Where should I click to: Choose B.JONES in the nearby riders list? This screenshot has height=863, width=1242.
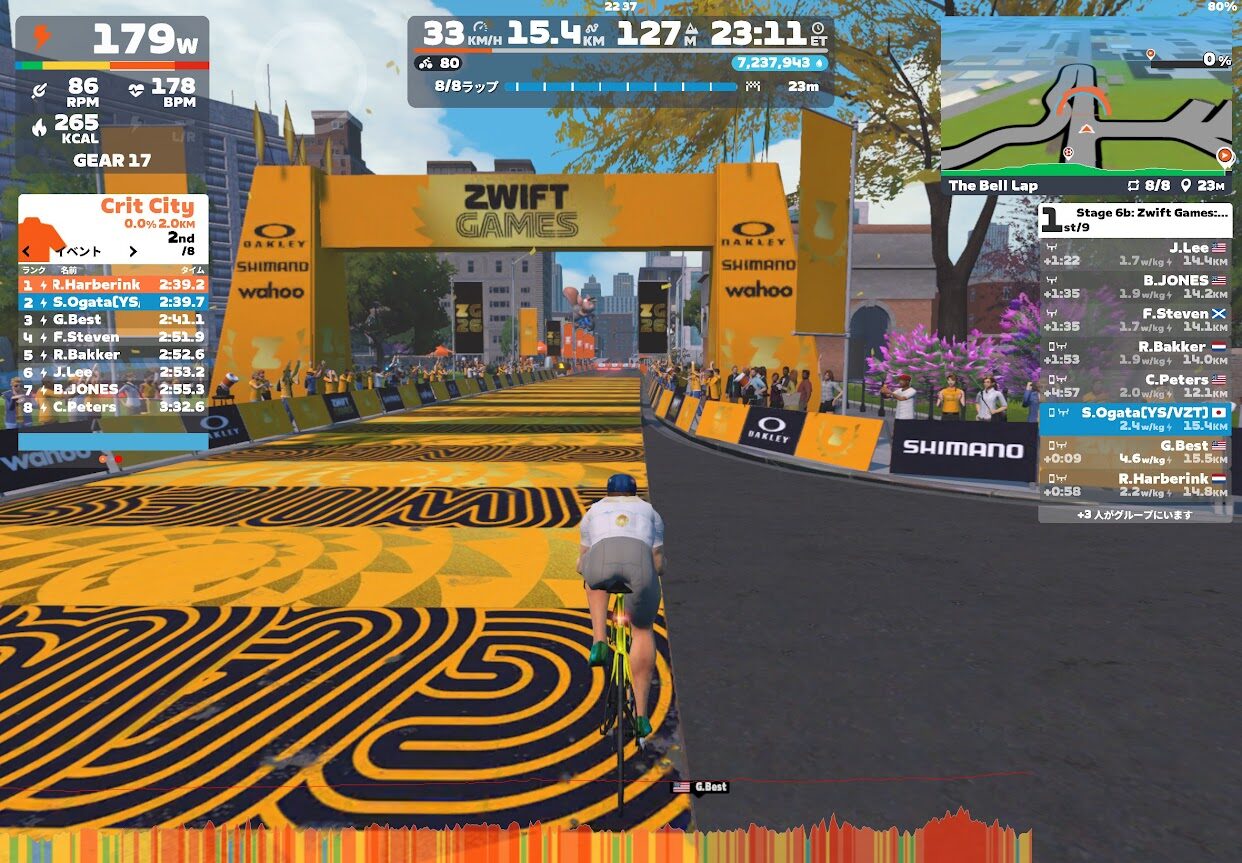pos(1135,287)
